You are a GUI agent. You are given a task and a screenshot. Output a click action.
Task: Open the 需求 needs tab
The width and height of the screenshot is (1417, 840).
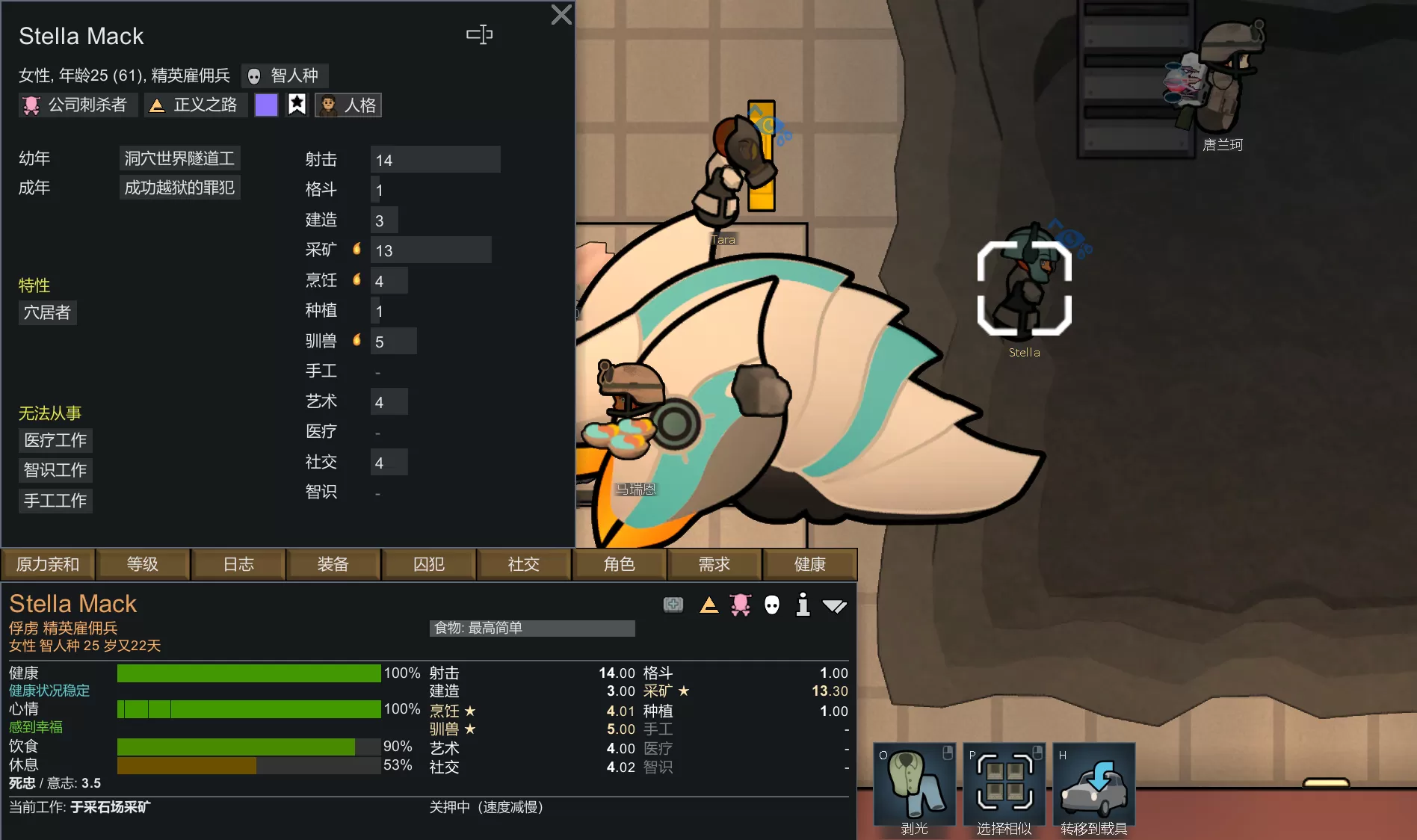714,564
